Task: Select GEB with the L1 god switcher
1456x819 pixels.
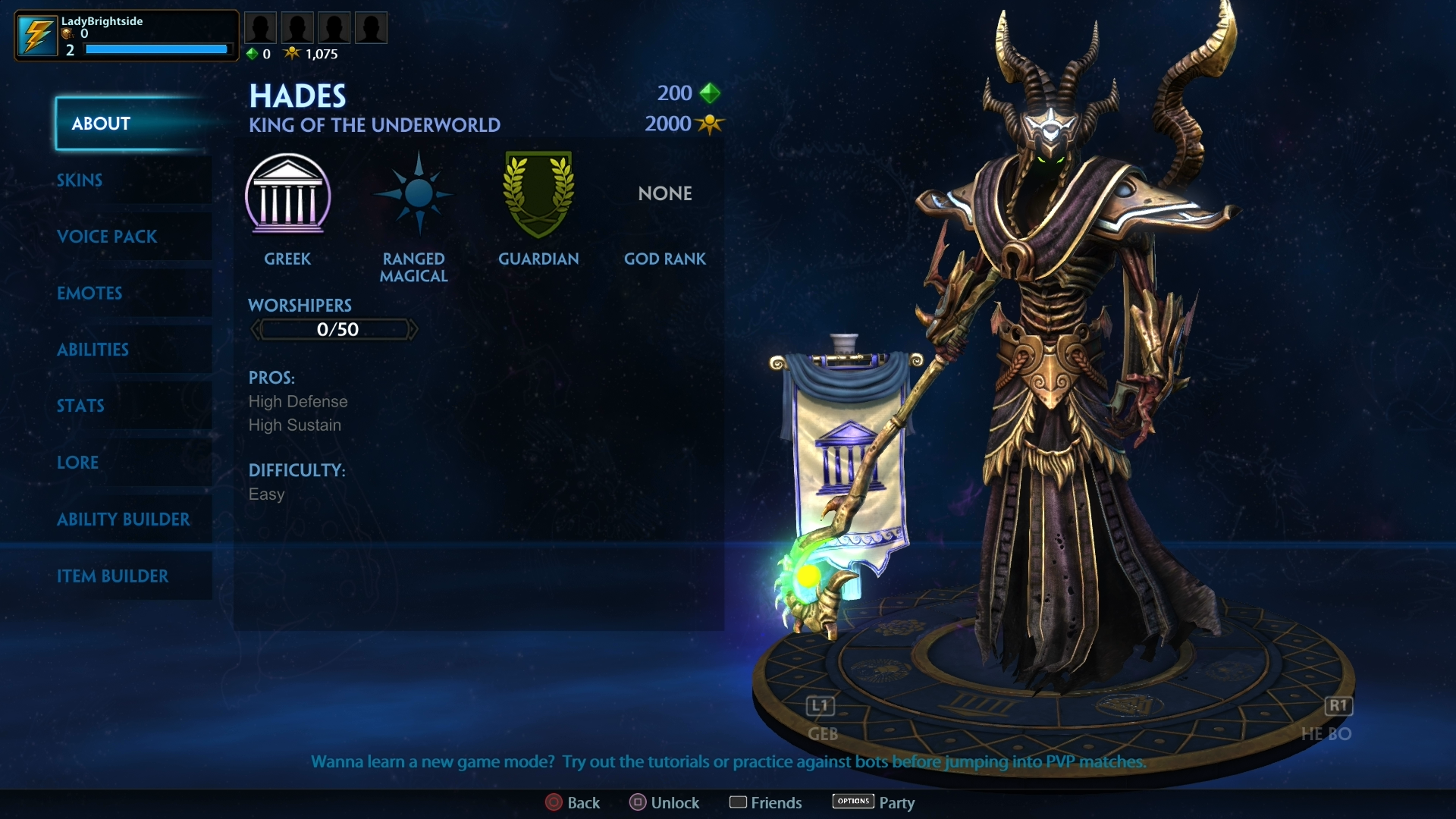Action: 819,705
